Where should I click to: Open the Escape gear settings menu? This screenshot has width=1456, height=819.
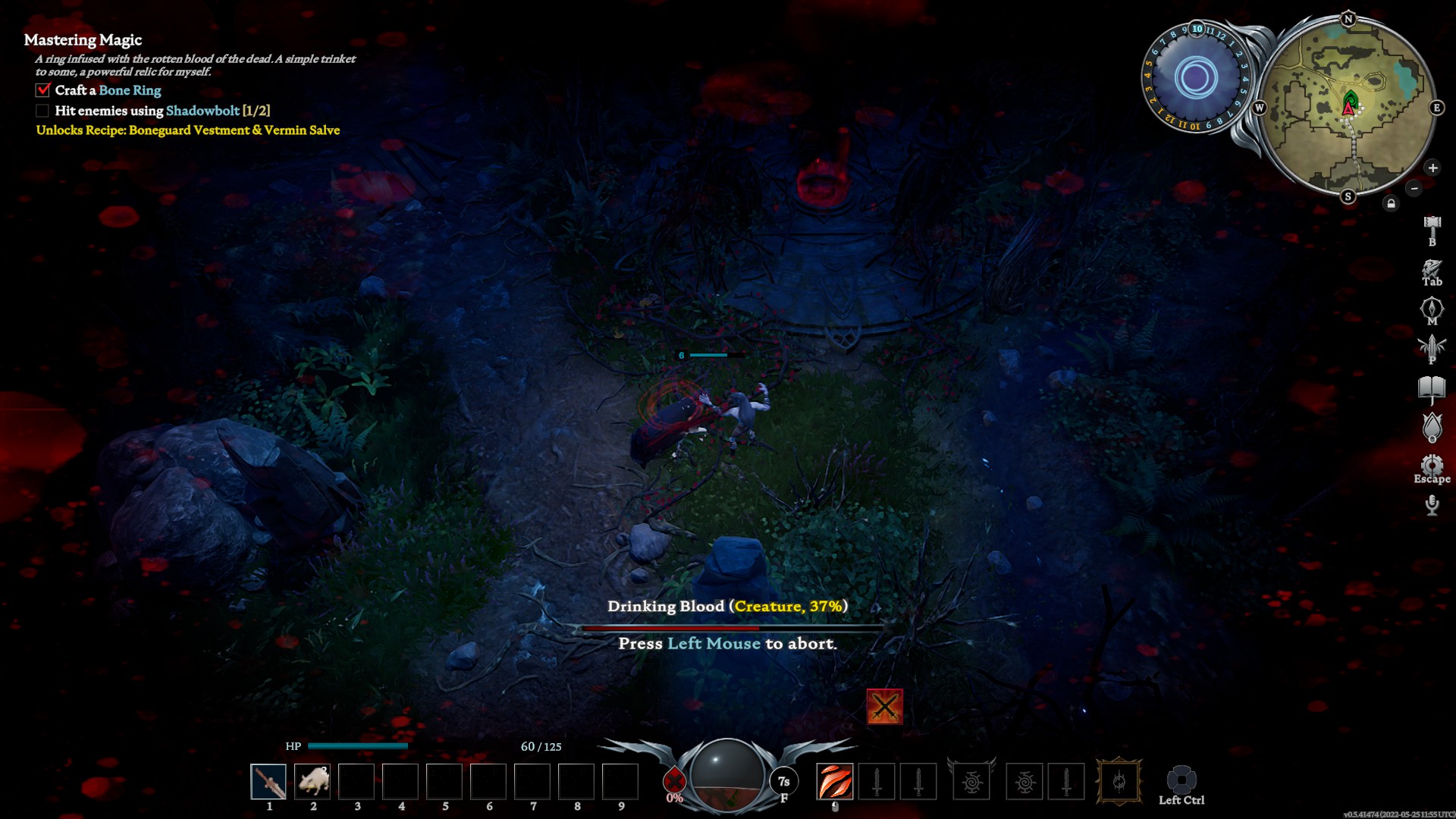point(1432,464)
